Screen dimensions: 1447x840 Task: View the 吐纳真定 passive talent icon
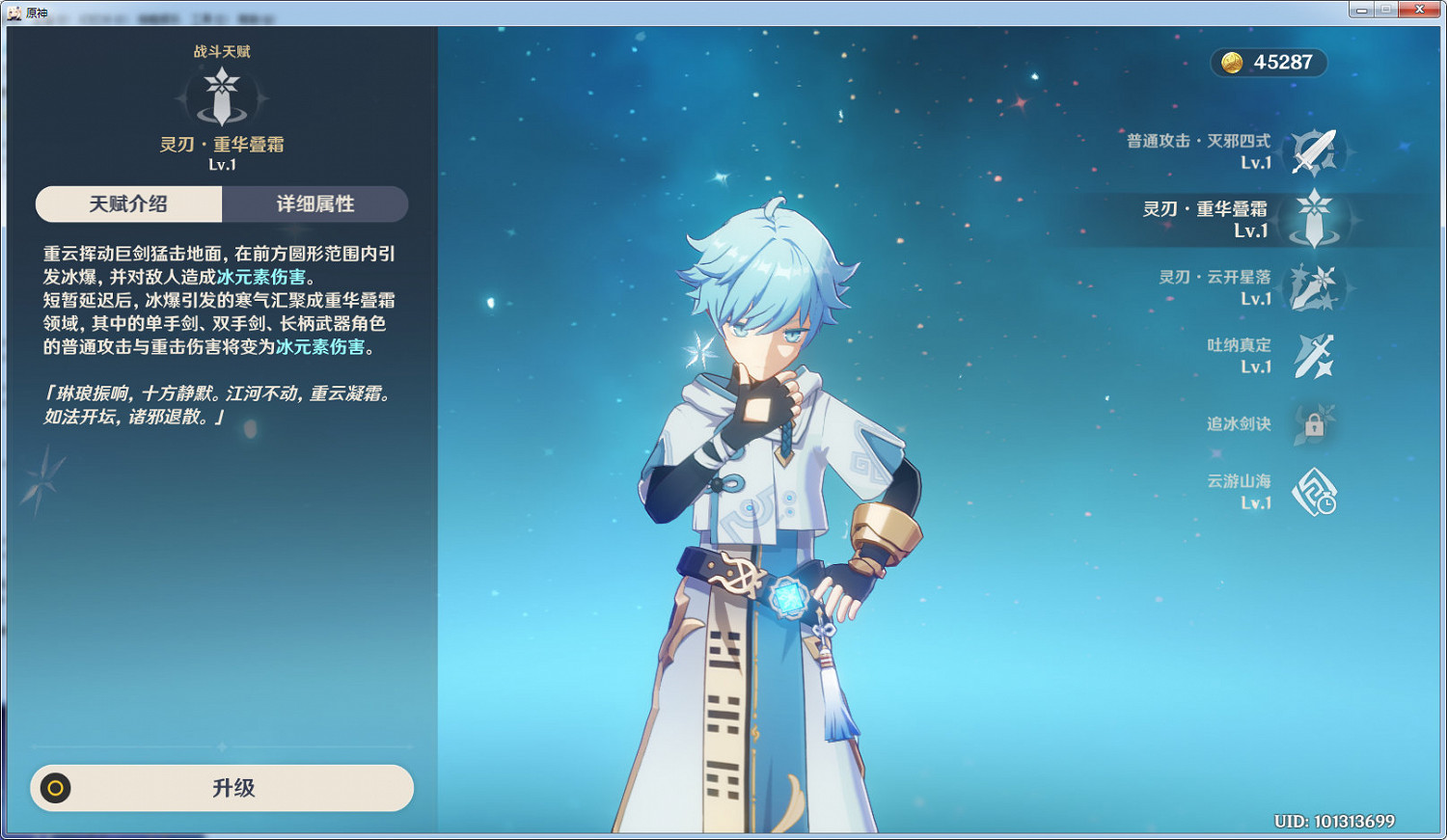click(x=1315, y=355)
